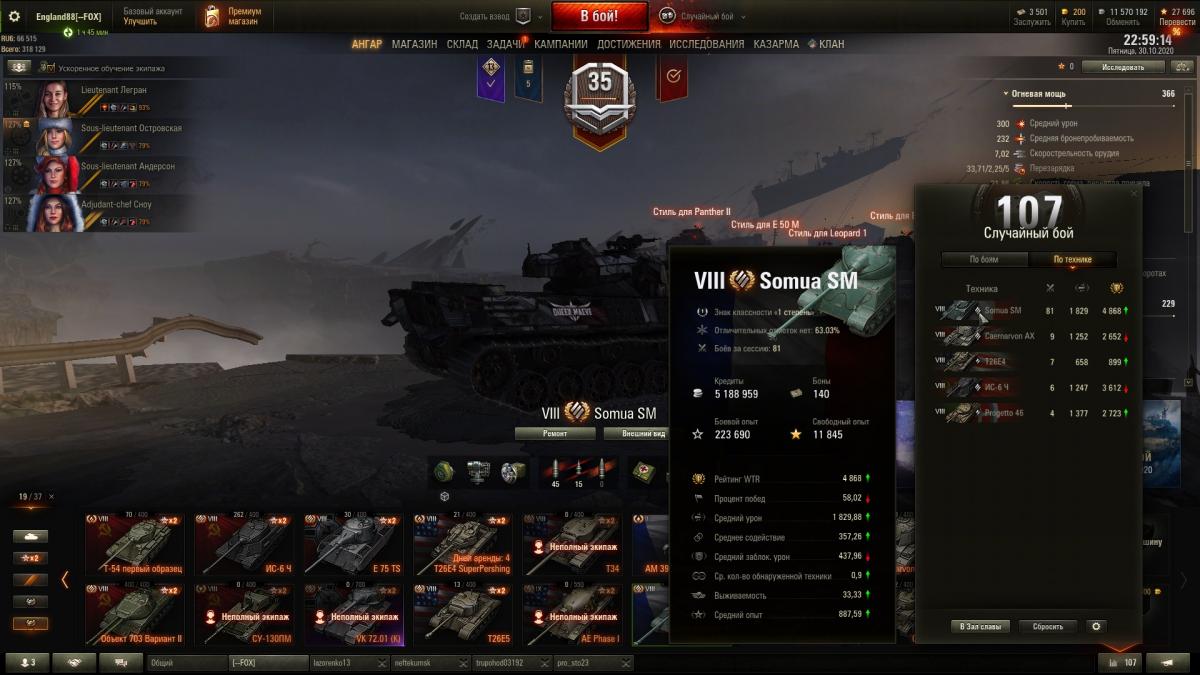Open the Премиум магазин
Image resolution: width=1200 pixels, height=675 pixels.
(x=233, y=16)
